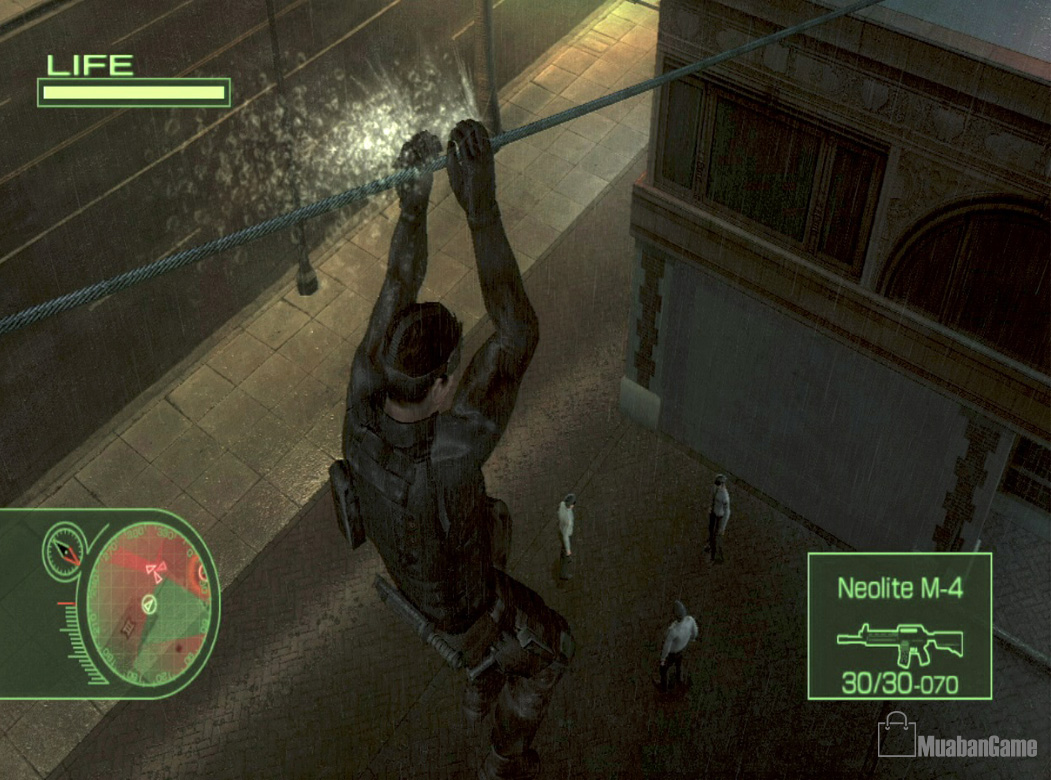The image size is (1051, 780).
Task: Open the MuabanGame watermark logo
Action: pos(956,741)
